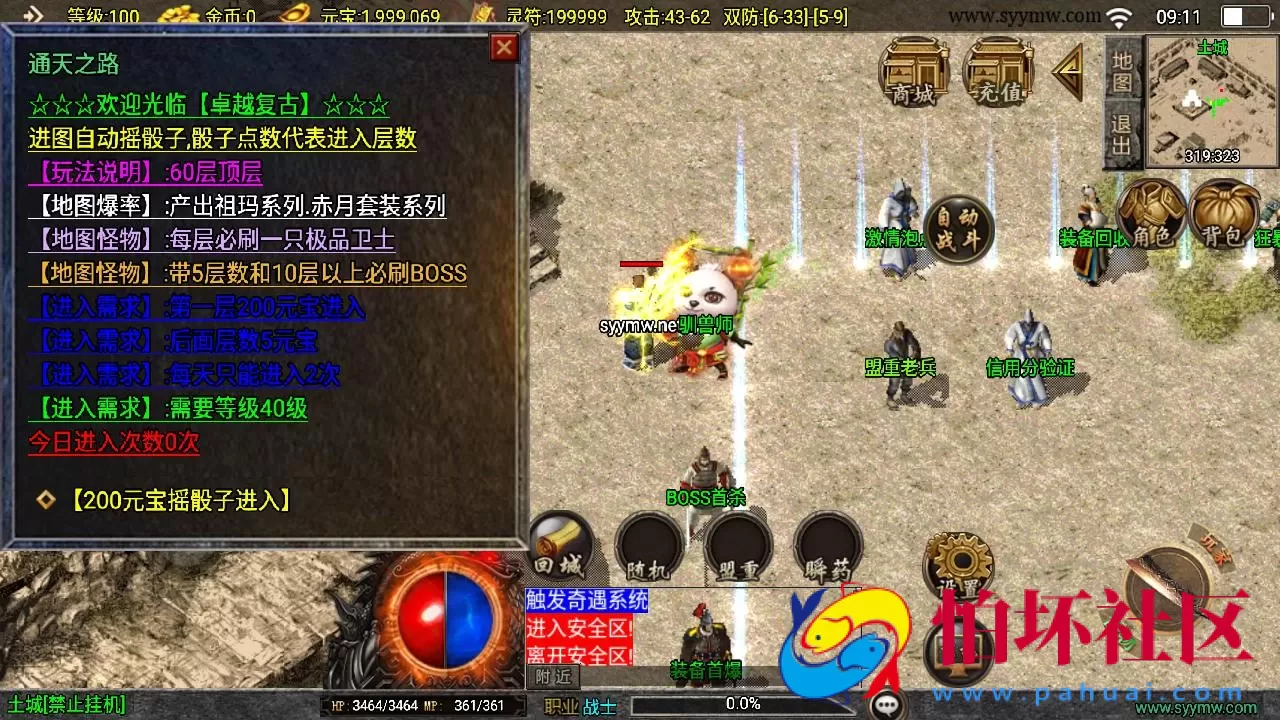Open the 角色 character panel icon

pos(1152,215)
